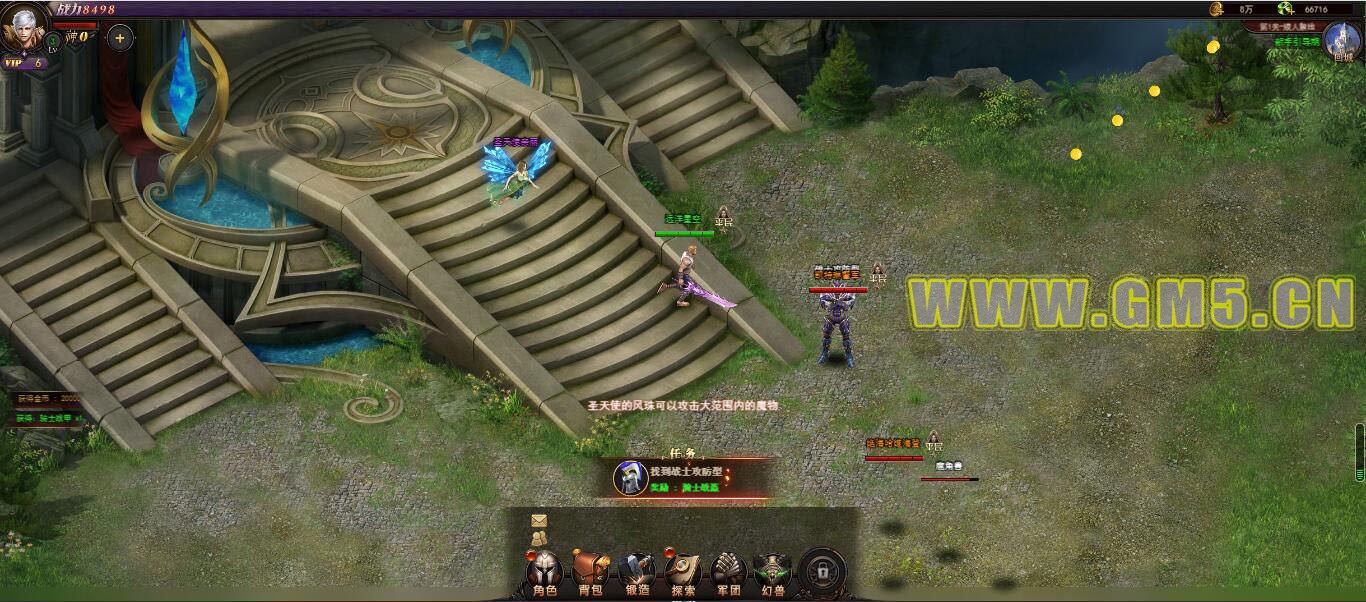Open the 锻造 forge menu
The width and height of the screenshot is (1366, 602).
pyautogui.click(x=637, y=574)
